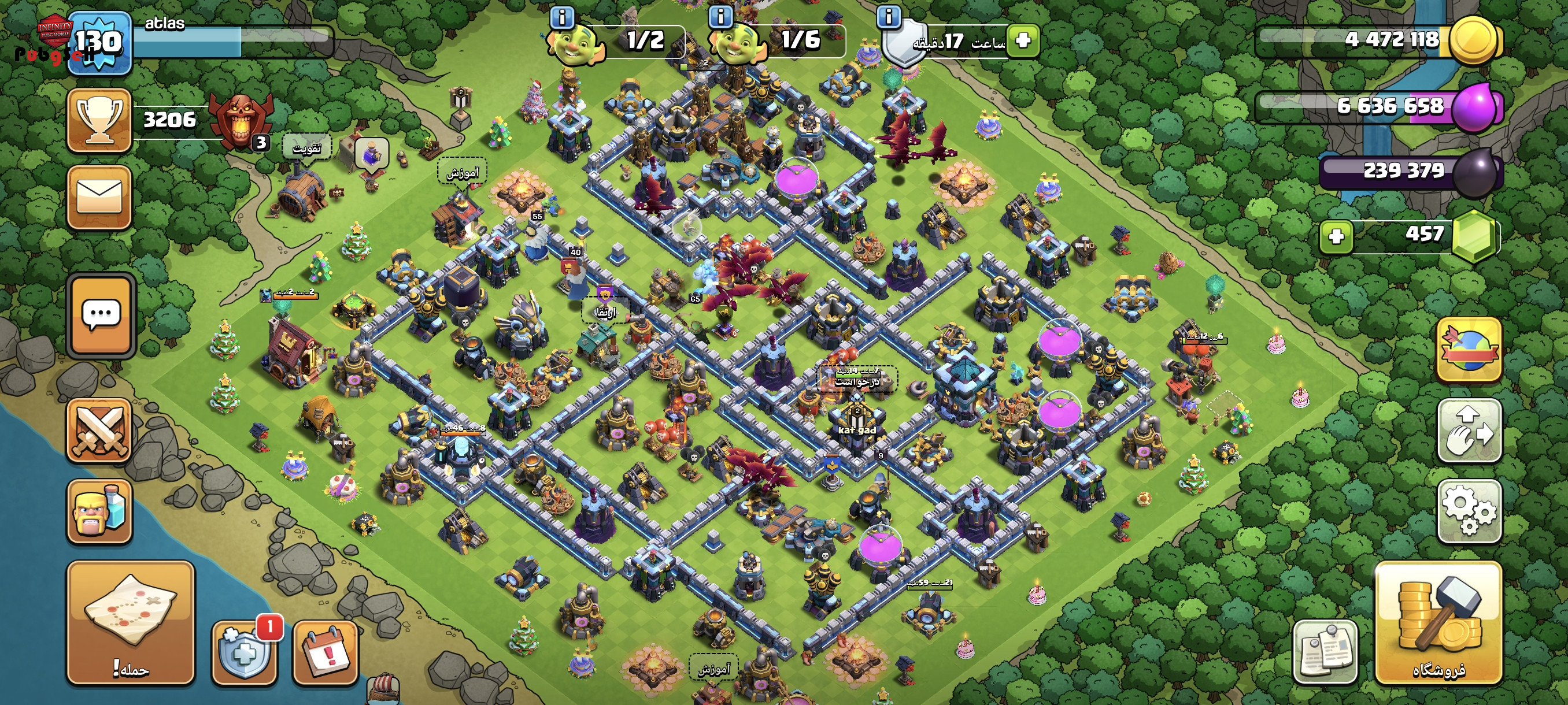This screenshot has height=705, width=1568.
Task: Show builder info for 1/2 builders
Action: (562, 18)
